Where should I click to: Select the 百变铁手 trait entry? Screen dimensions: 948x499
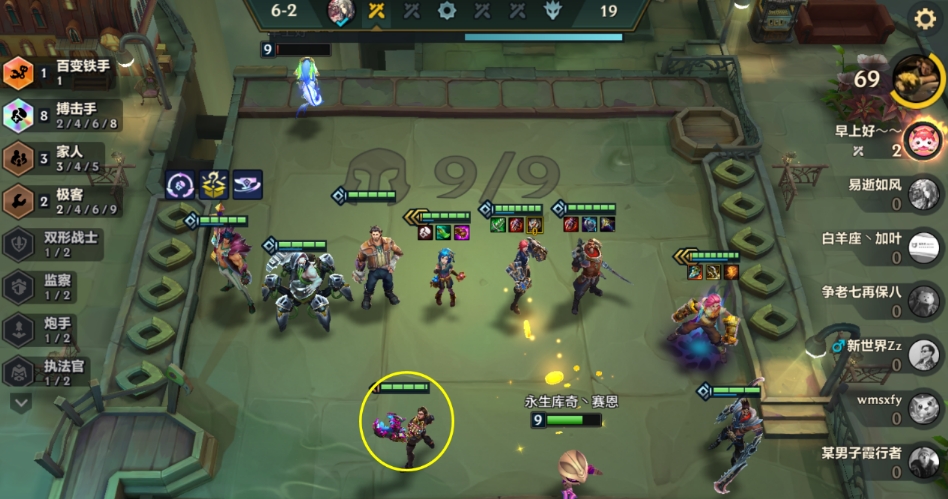click(x=62, y=72)
